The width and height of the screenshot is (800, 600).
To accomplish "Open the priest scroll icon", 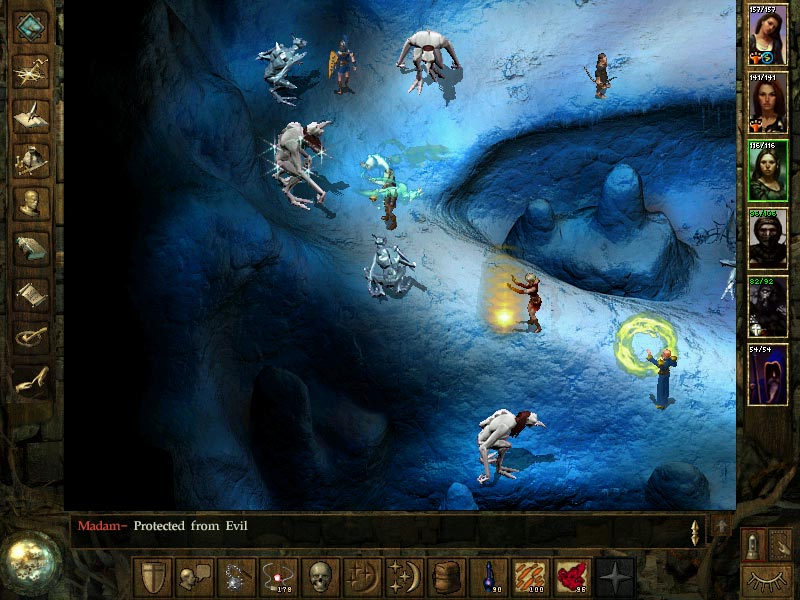I will click(x=32, y=291).
